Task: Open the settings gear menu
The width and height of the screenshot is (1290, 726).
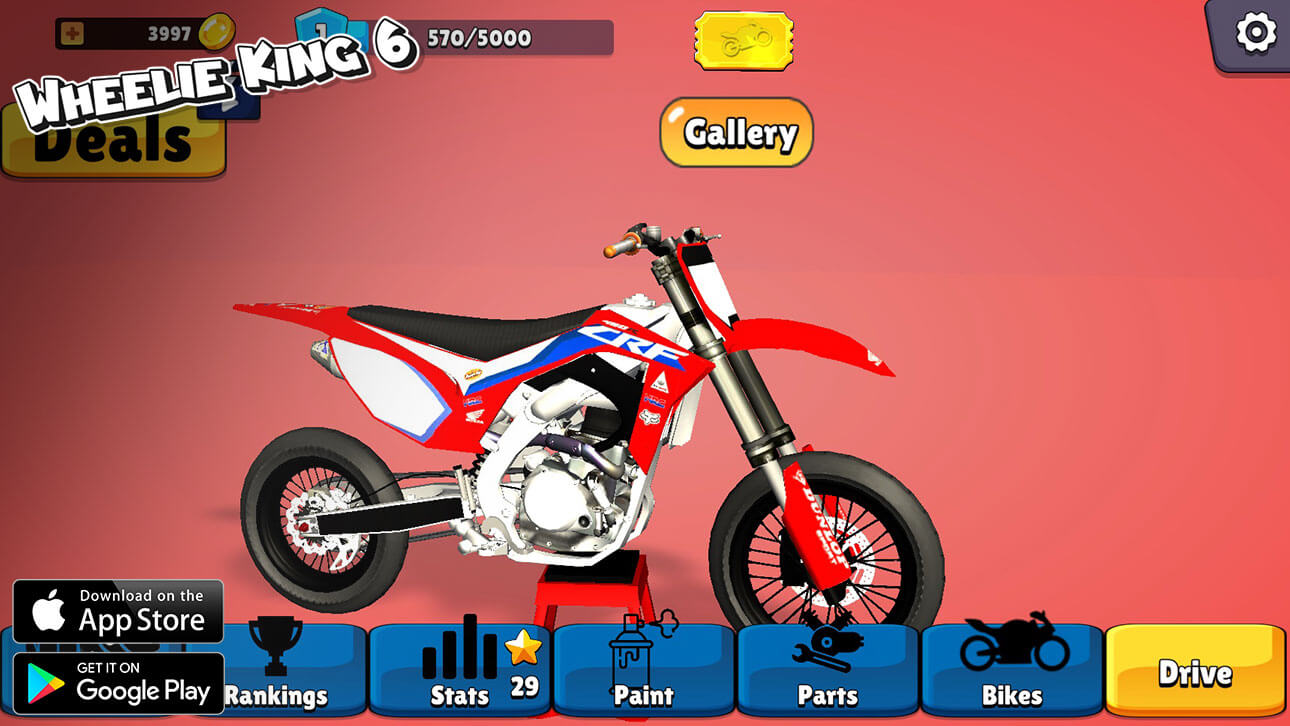Action: 1255,33
